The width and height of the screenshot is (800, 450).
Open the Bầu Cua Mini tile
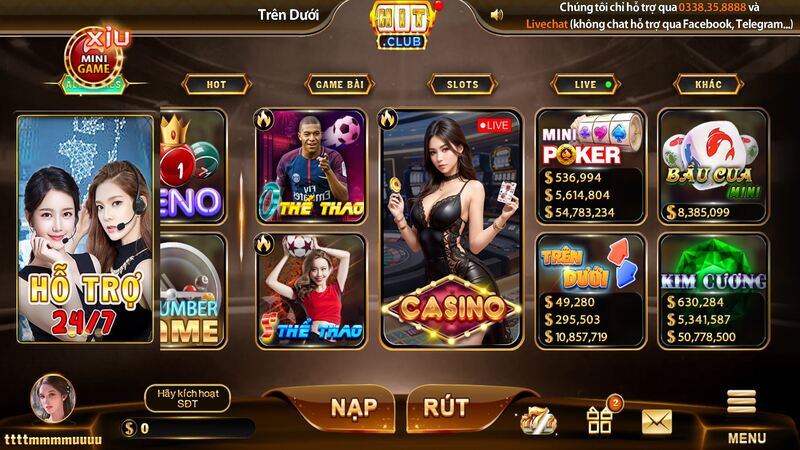coord(713,166)
